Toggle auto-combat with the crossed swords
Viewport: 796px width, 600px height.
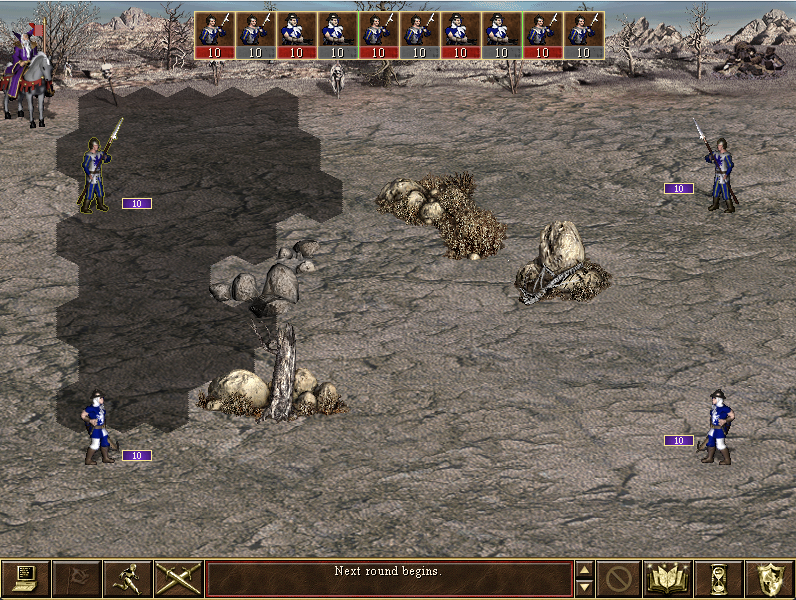pyautogui.click(x=178, y=579)
